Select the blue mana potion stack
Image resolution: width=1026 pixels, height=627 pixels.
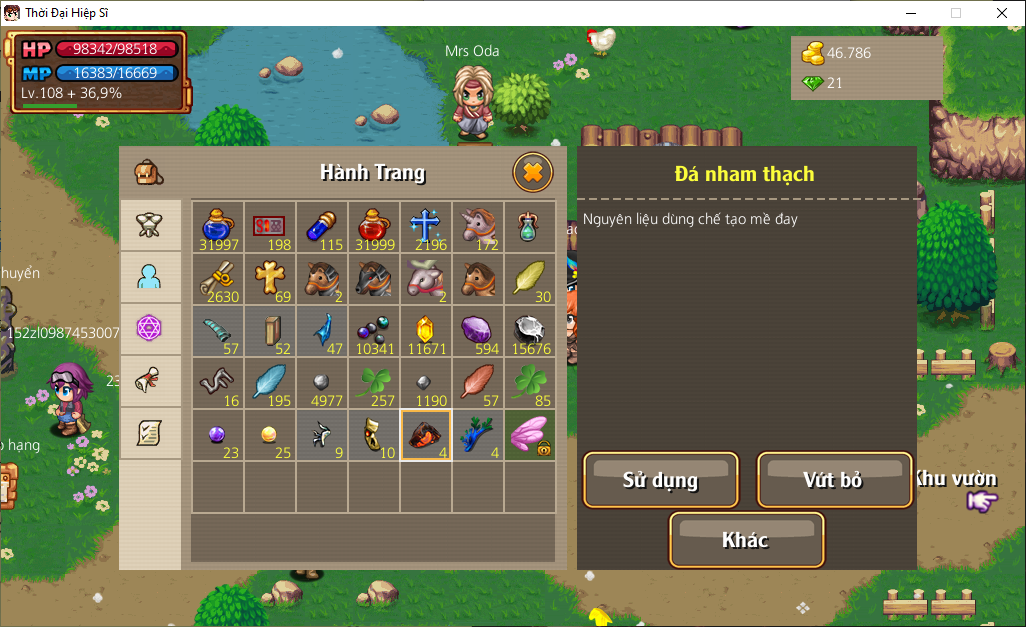[x=218, y=227]
